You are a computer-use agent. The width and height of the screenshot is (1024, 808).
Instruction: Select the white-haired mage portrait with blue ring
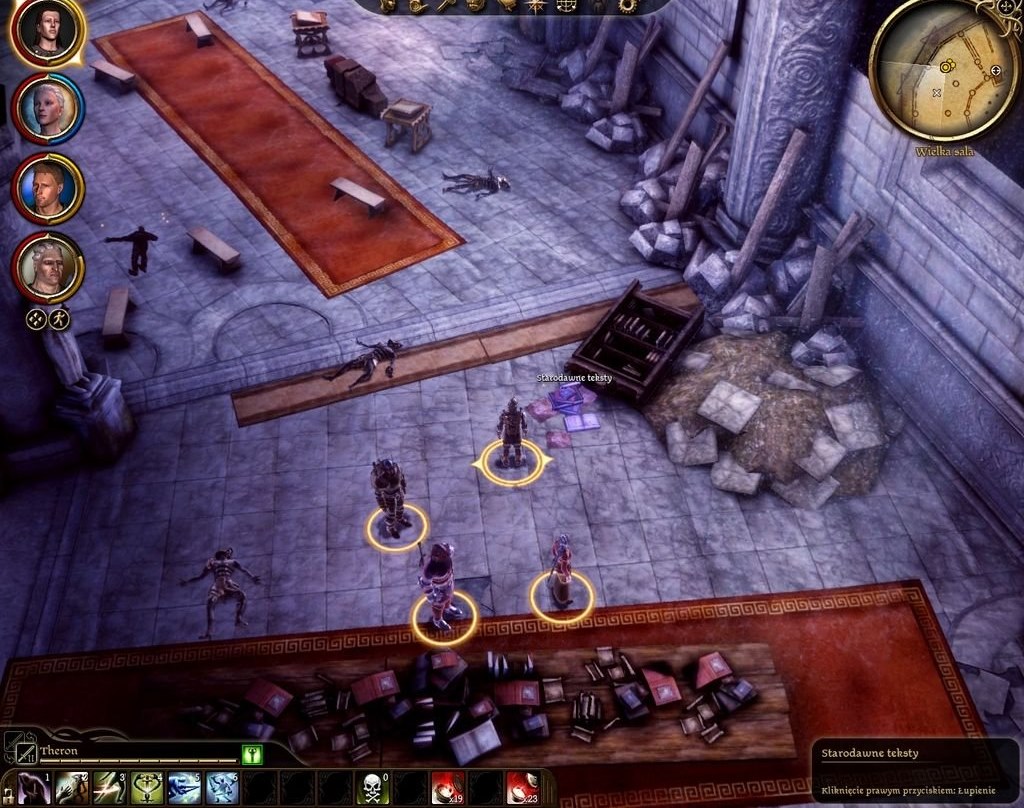click(48, 108)
